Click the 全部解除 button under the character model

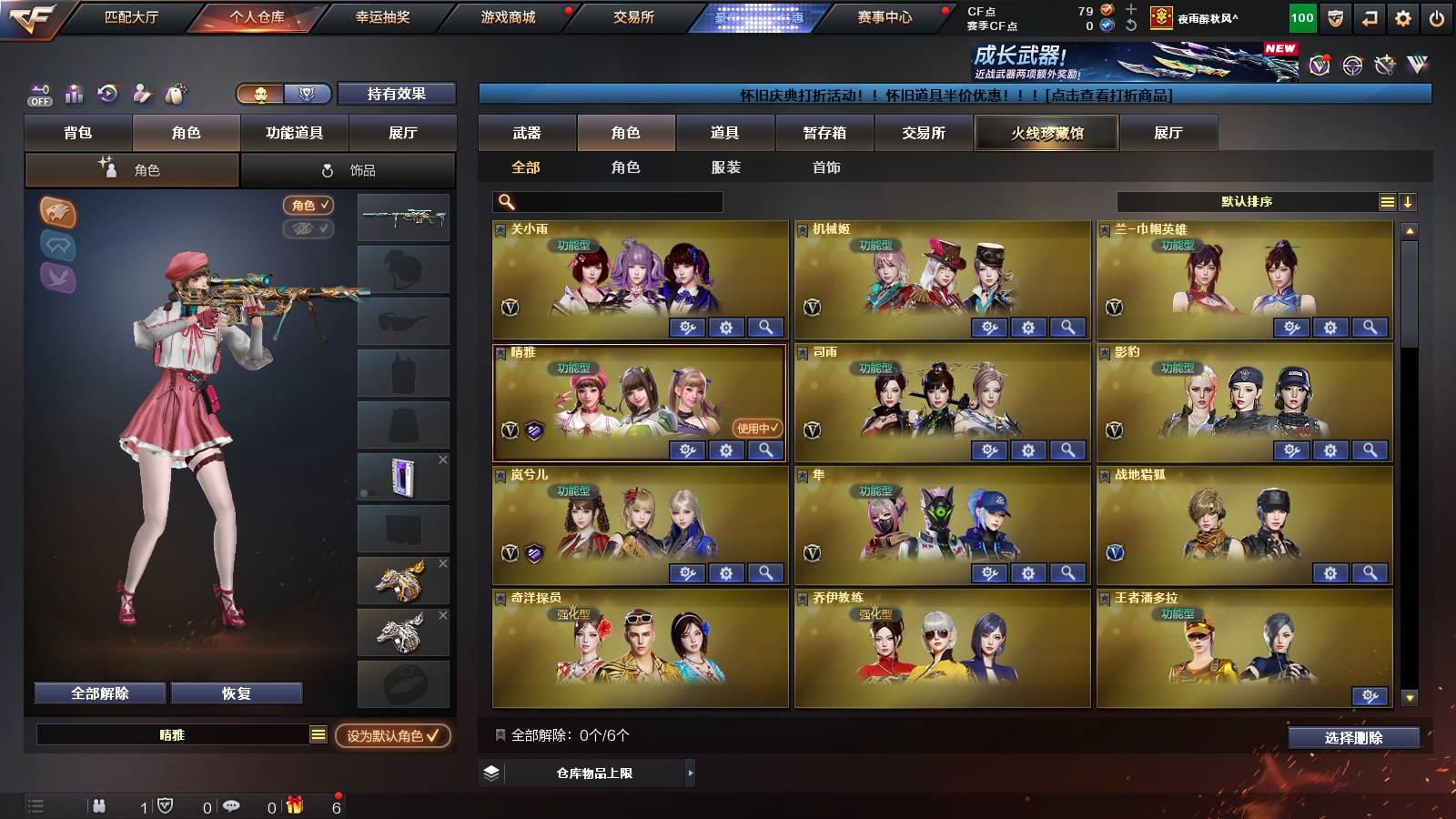coord(99,693)
